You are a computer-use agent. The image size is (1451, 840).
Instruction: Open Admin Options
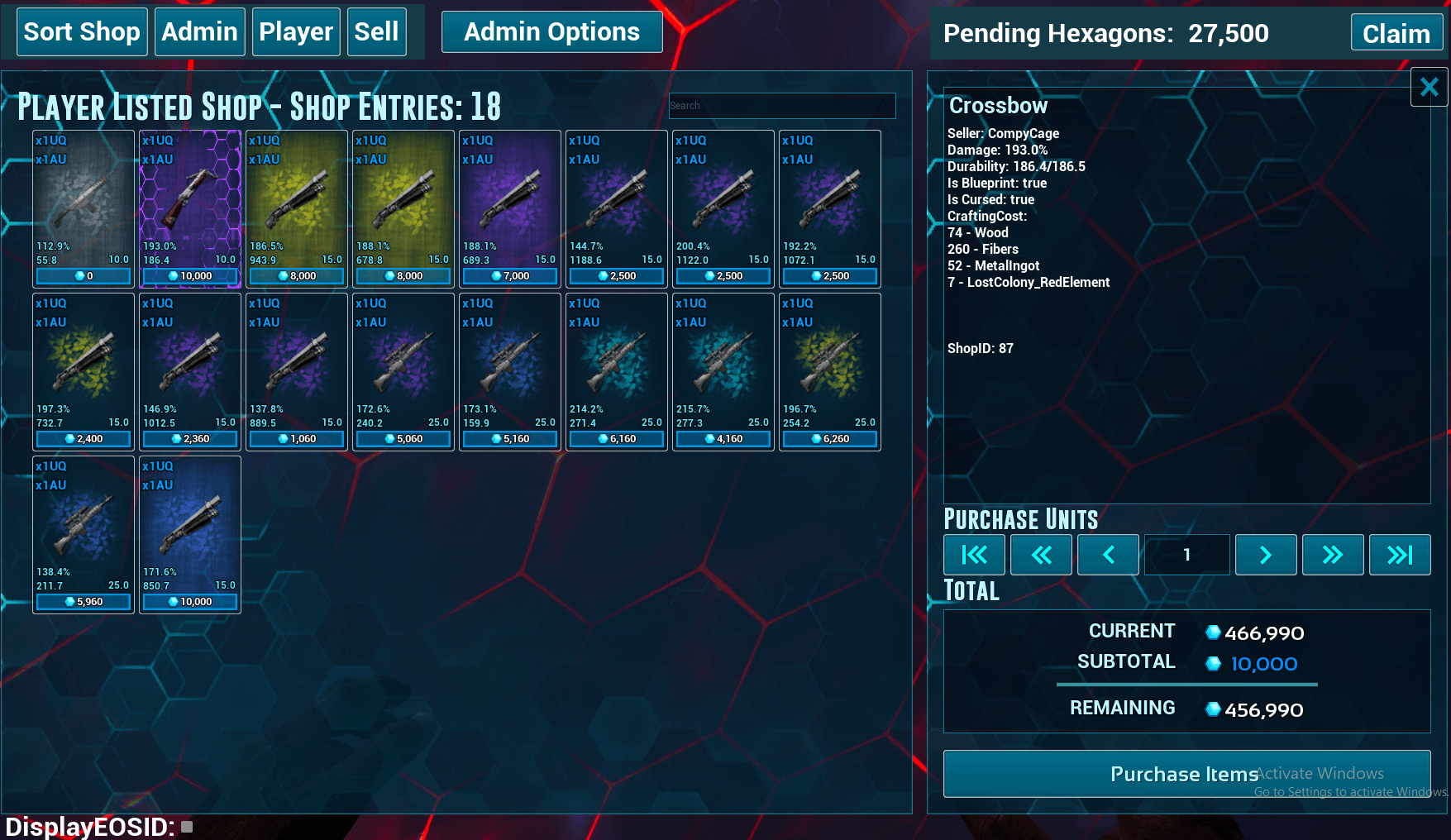(551, 32)
